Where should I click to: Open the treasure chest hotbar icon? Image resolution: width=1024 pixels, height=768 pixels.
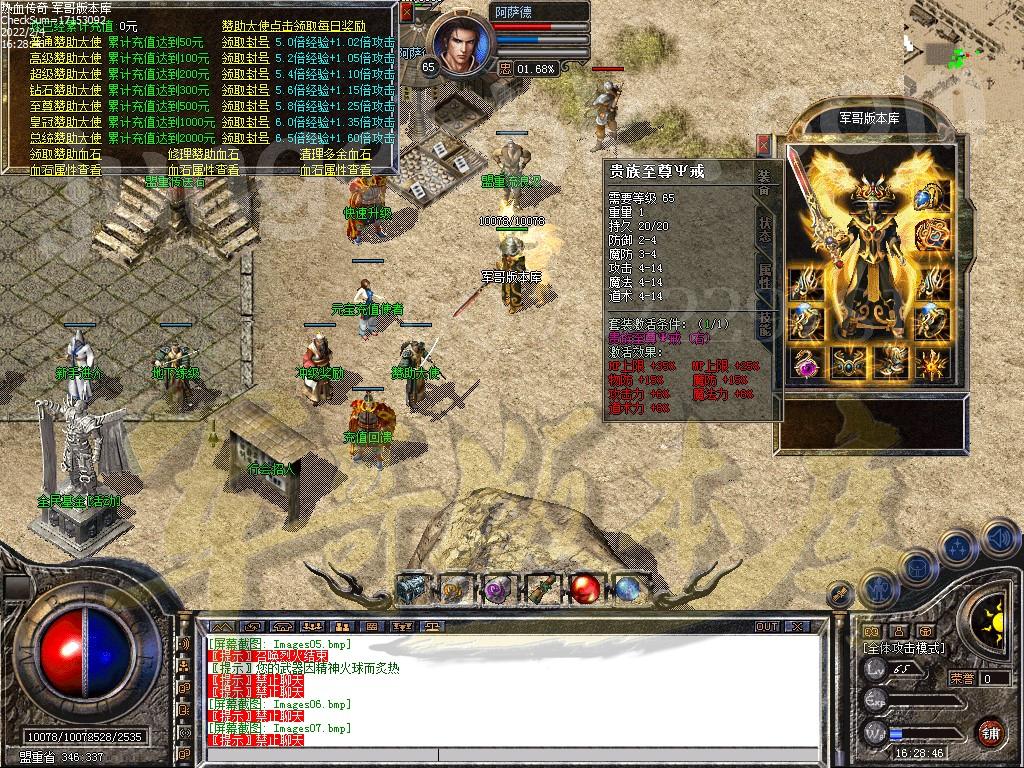point(411,589)
